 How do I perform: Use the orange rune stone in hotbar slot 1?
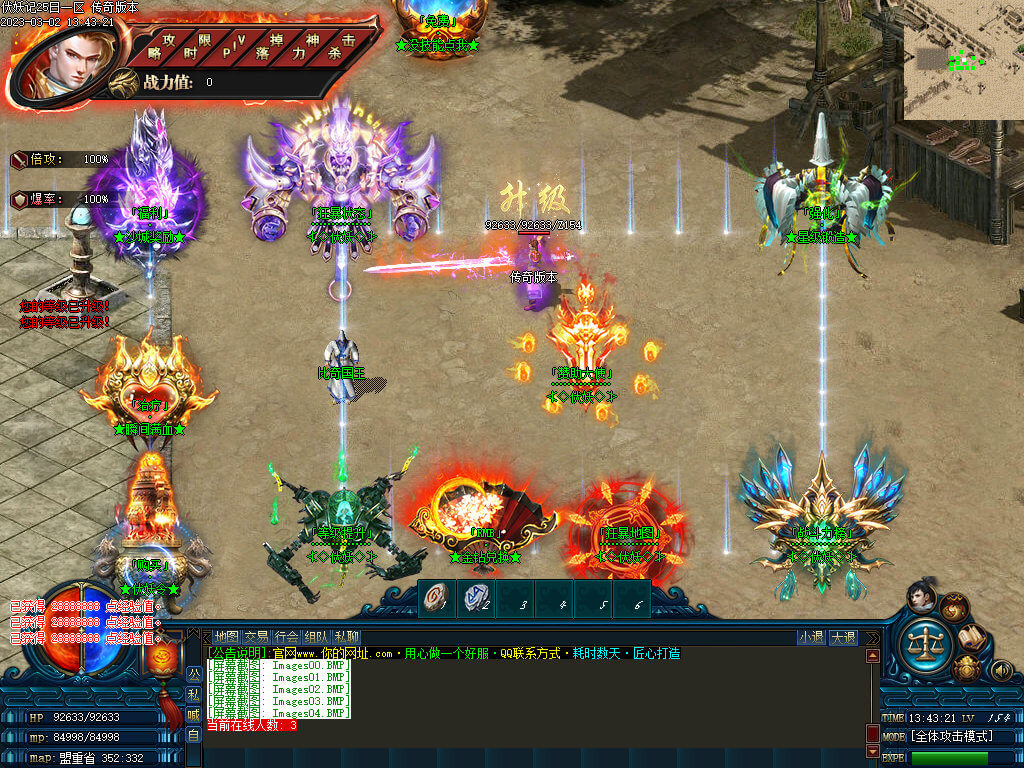[435, 599]
